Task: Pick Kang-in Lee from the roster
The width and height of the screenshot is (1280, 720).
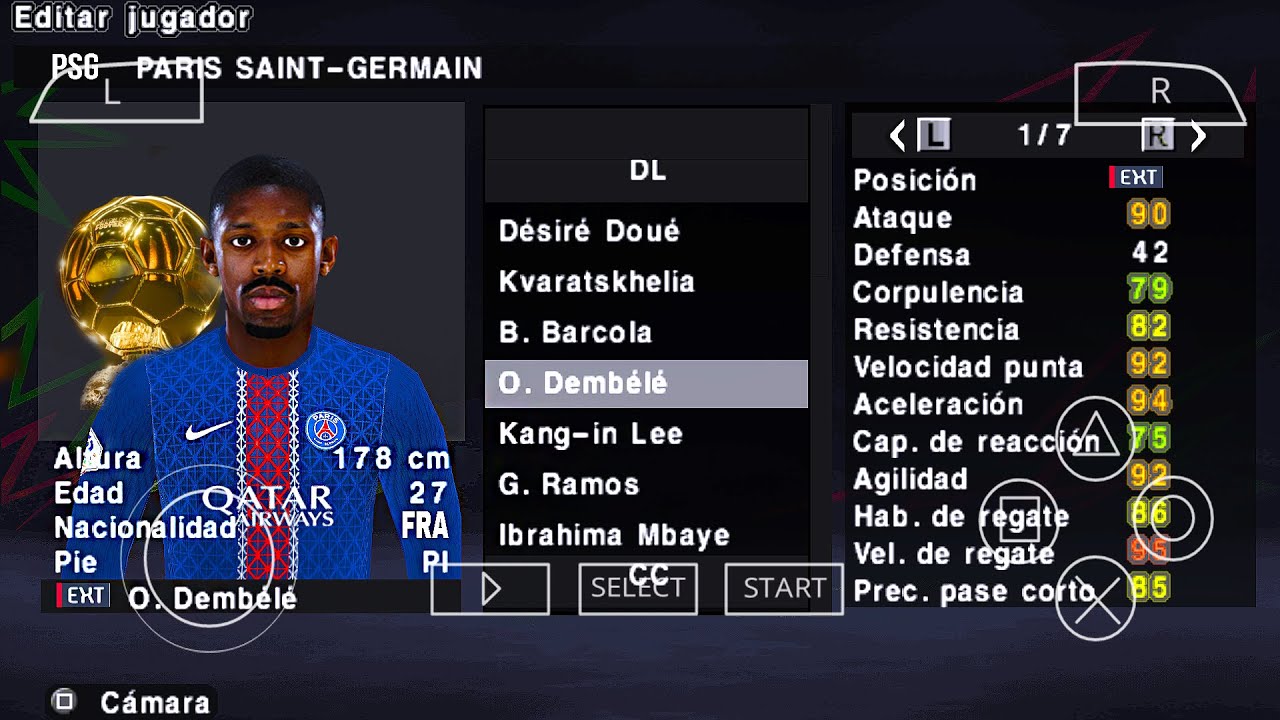Action: pyautogui.click(x=590, y=434)
